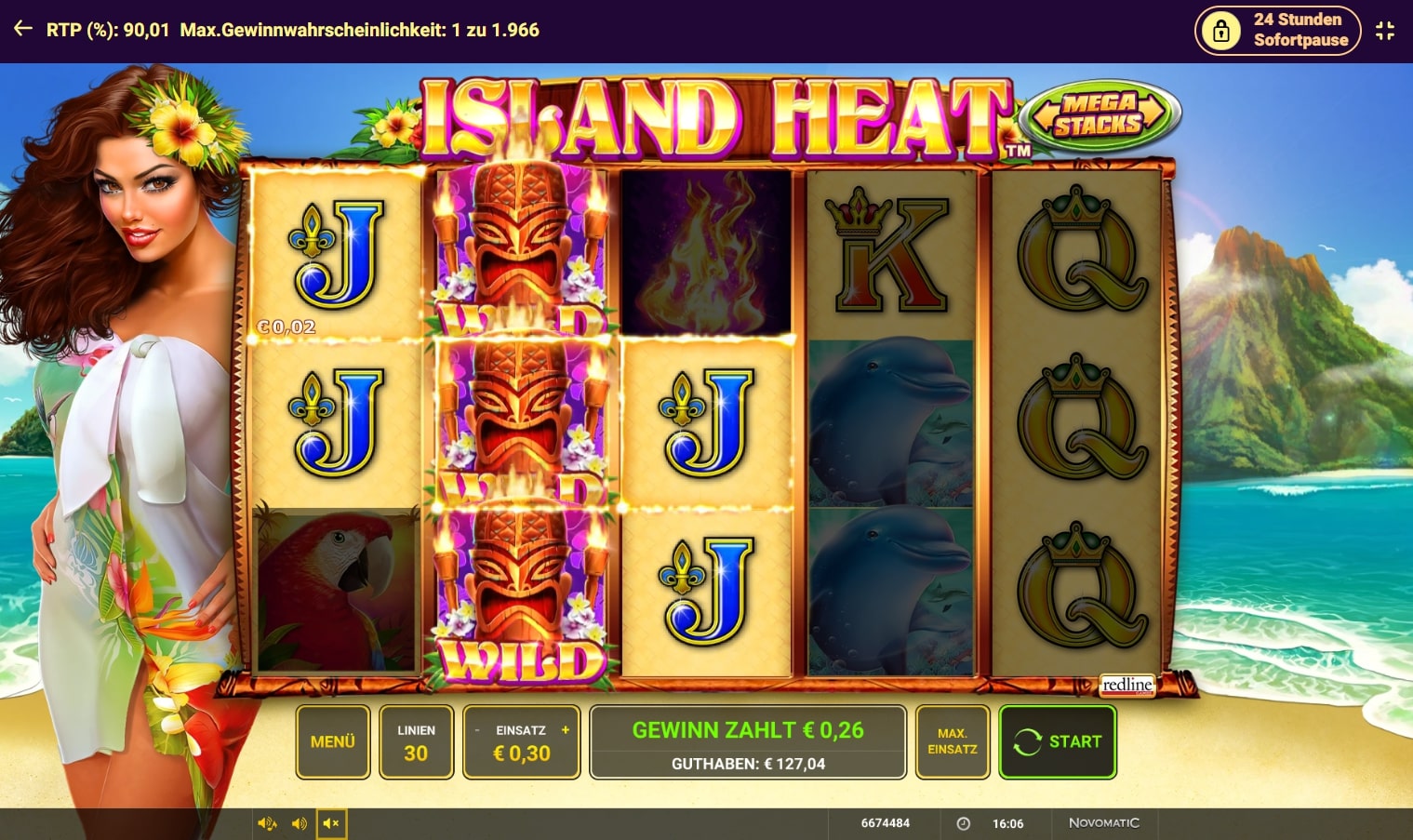Enable sound with music icon
Screen dimensions: 1413x840
[x=267, y=823]
